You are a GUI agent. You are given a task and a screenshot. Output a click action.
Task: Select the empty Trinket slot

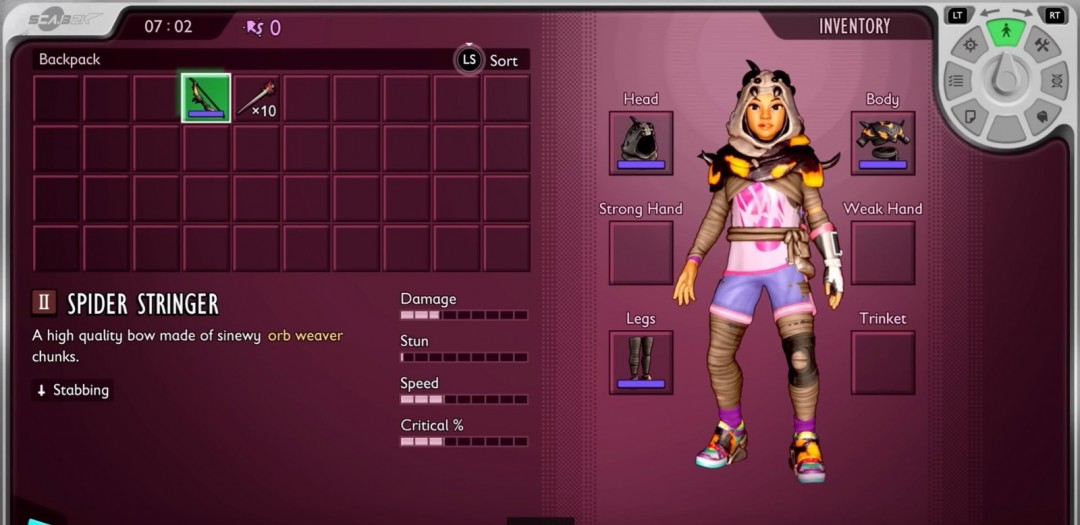(883, 362)
